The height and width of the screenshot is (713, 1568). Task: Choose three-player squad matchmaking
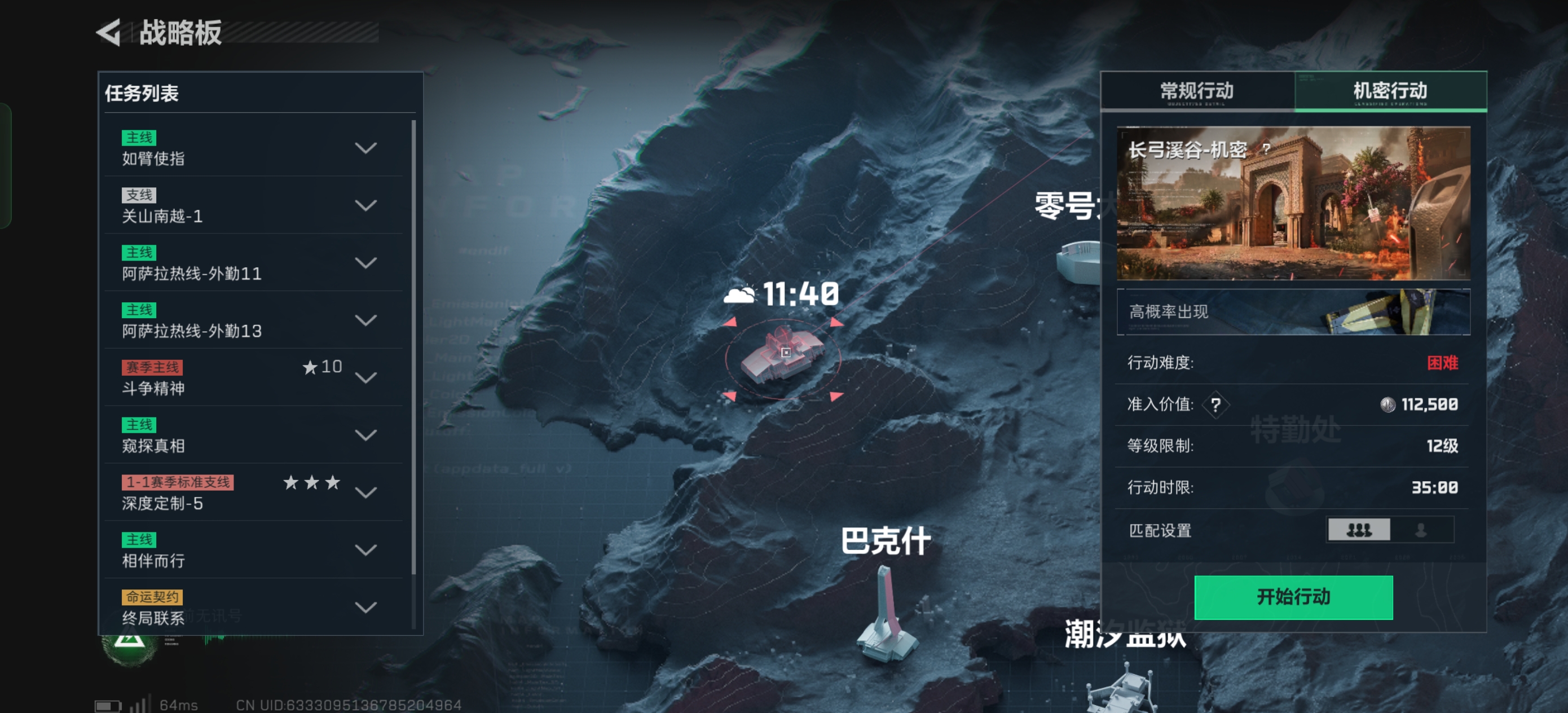(x=1359, y=530)
